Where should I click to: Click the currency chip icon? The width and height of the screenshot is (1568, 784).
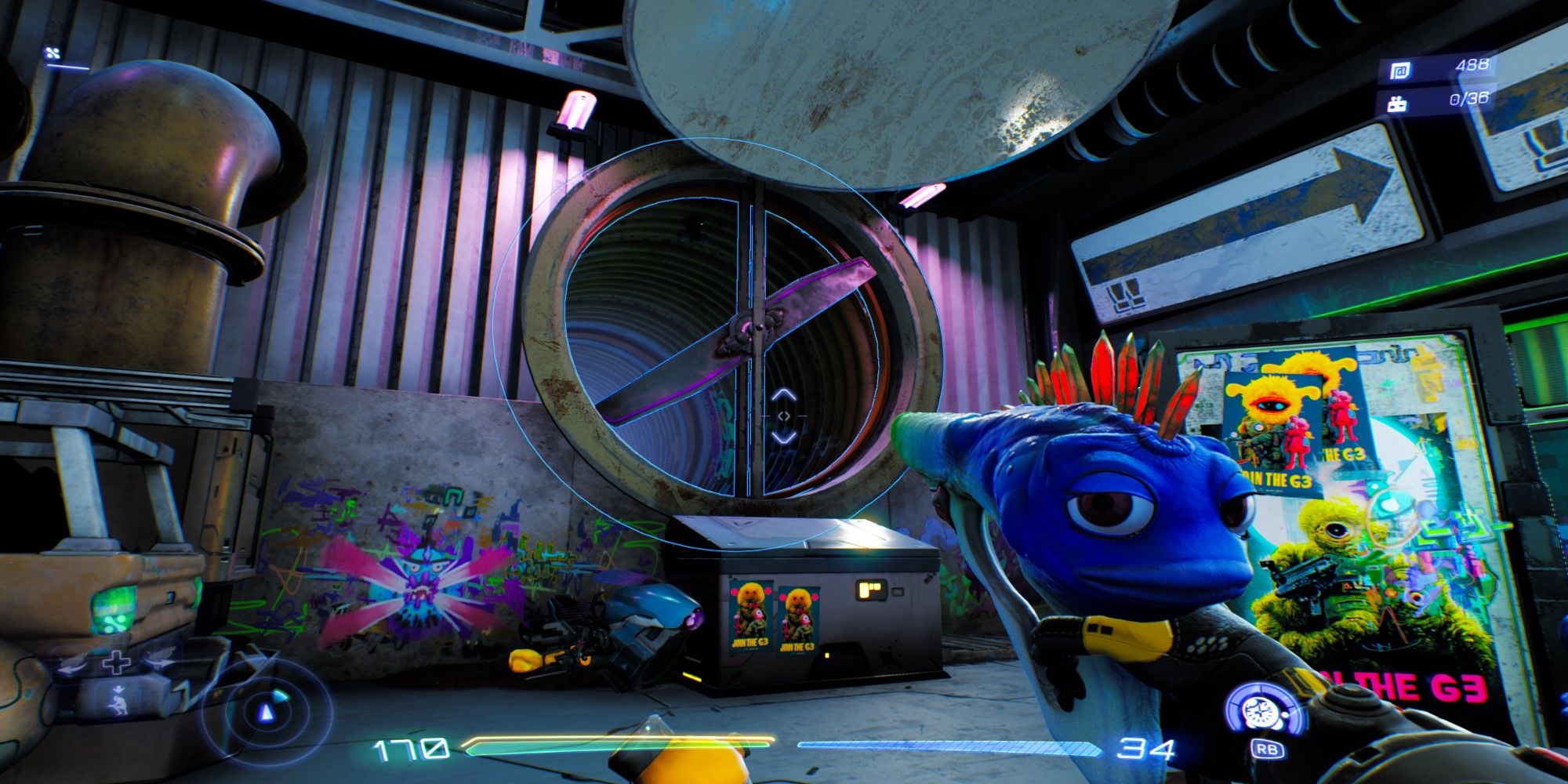(x=1399, y=71)
